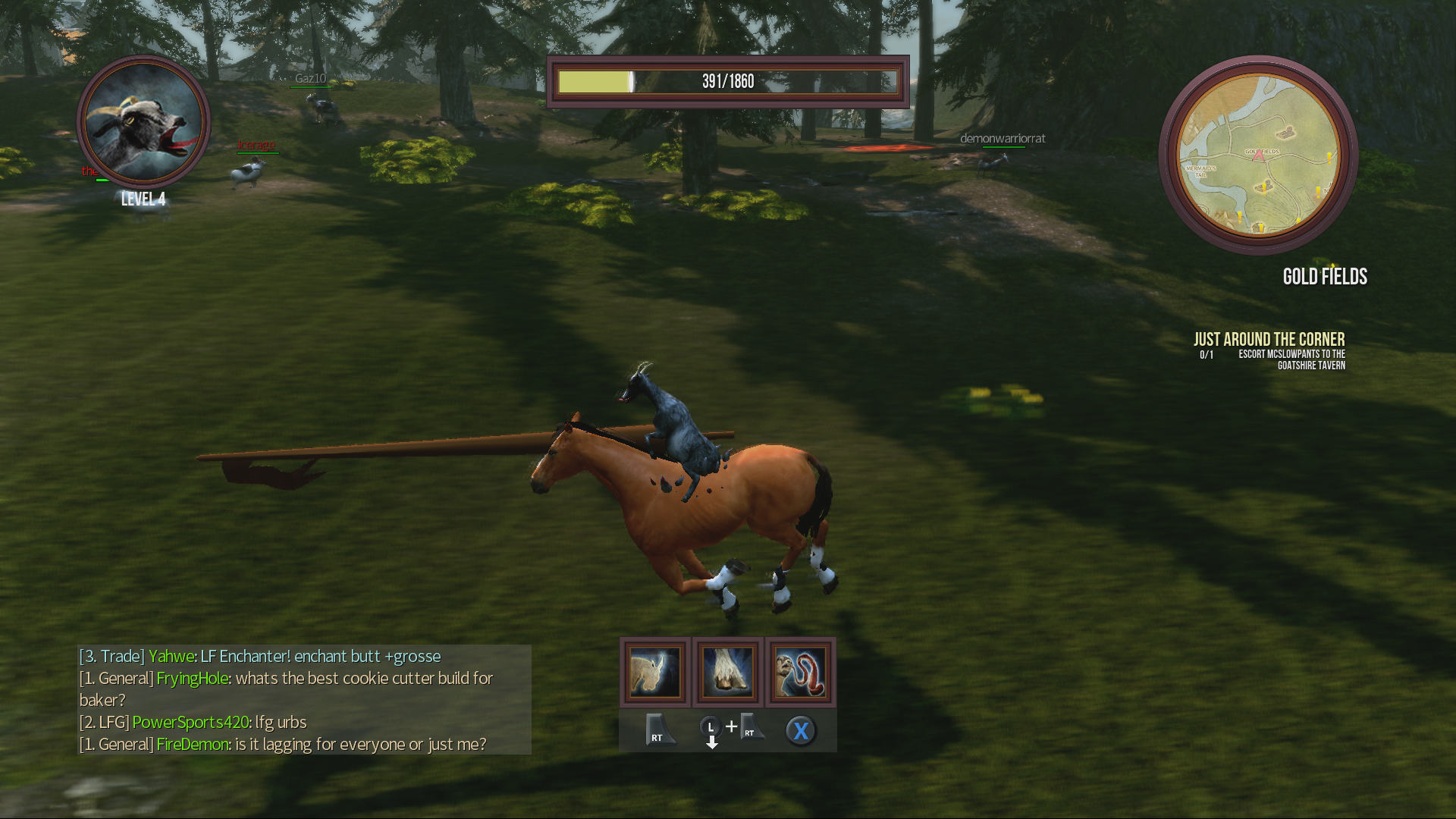This screenshot has width=1456, height=819.
Task: Click the Mermaid's Tail label on minimap
Action: coord(1201,171)
